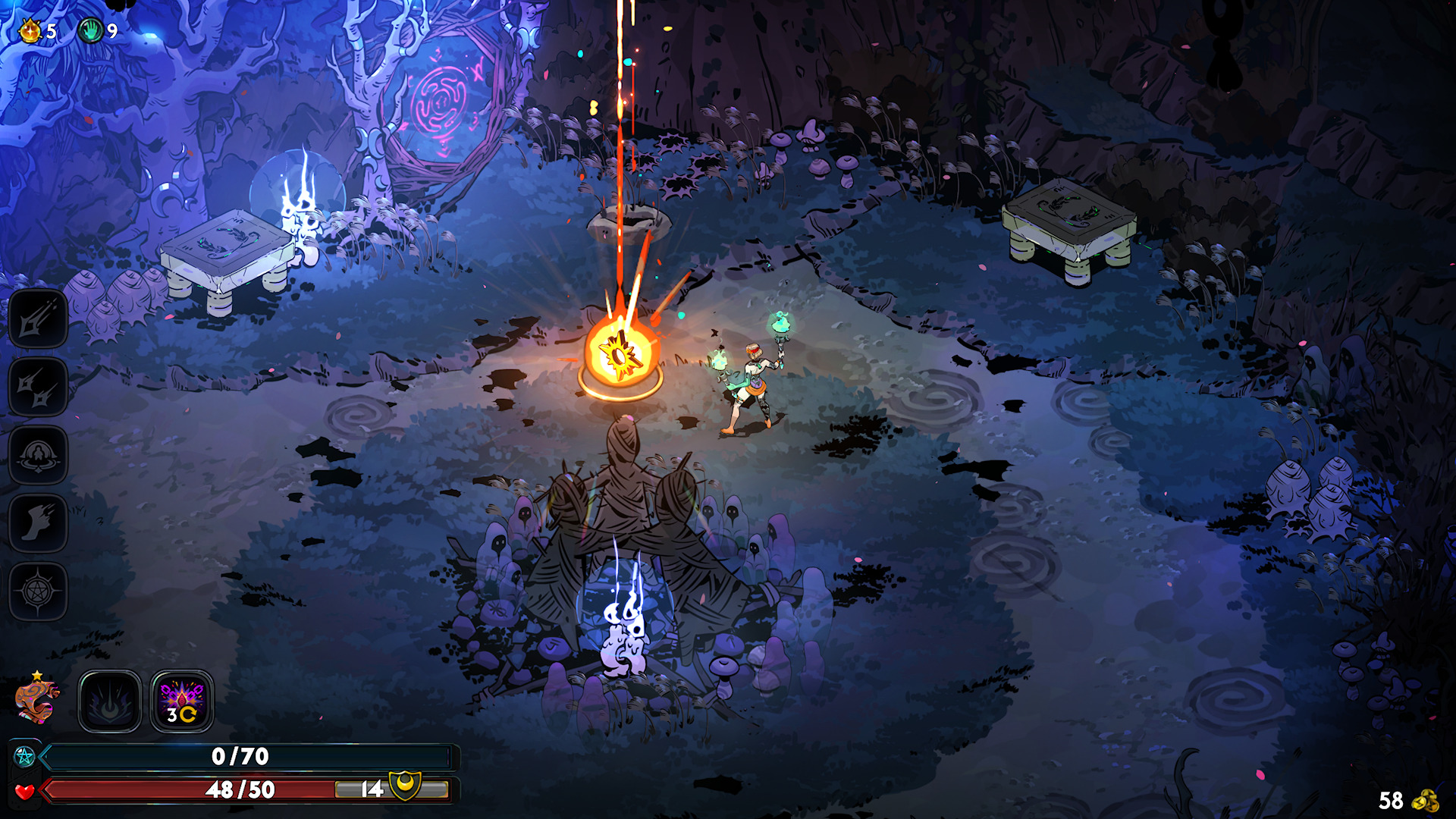Click the crescent moon armor shield icon
The image size is (1456, 819).
405,784
